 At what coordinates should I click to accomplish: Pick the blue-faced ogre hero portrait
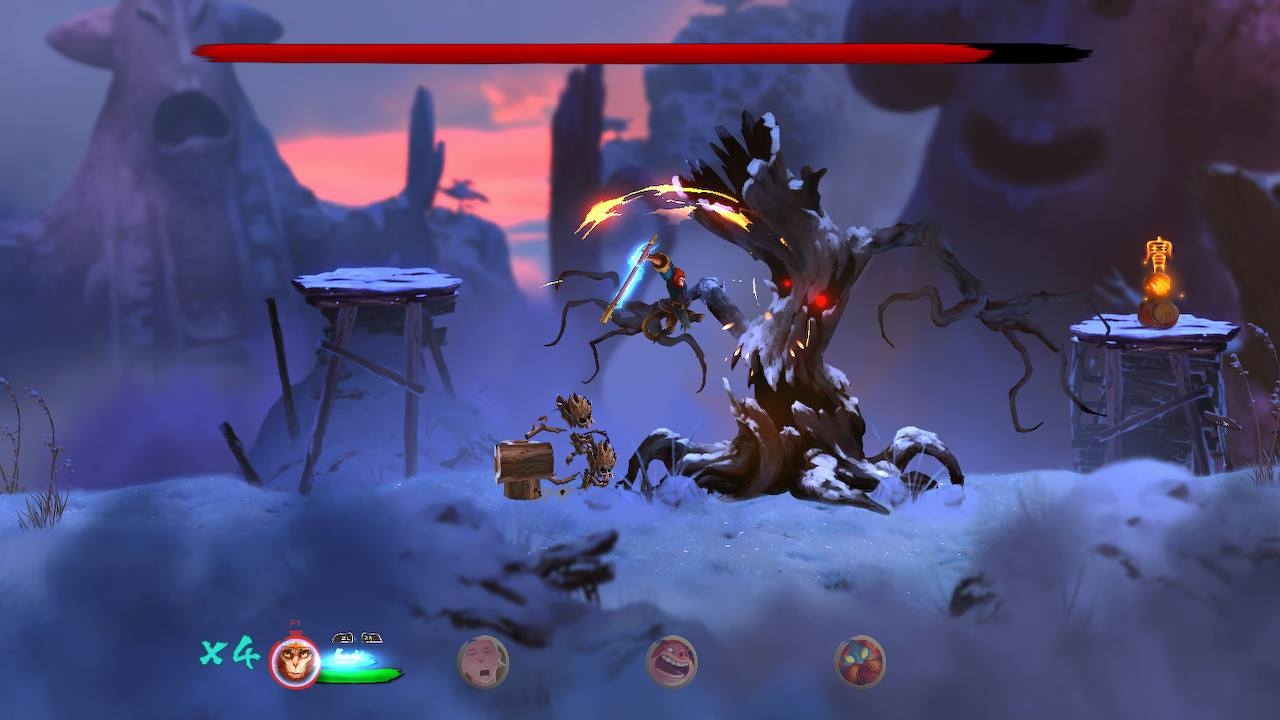(860, 662)
